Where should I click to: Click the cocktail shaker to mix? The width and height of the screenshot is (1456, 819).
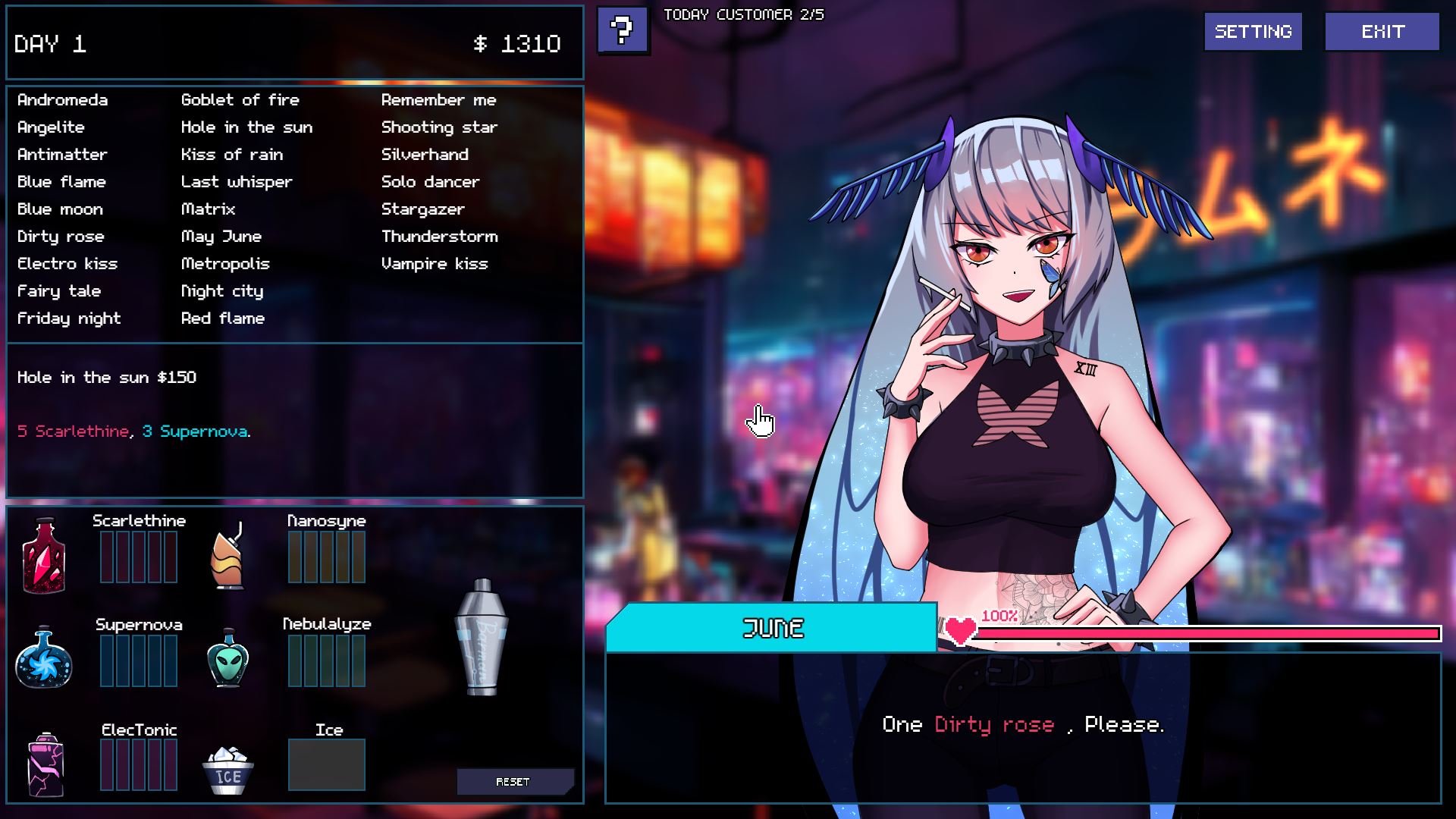tap(482, 637)
